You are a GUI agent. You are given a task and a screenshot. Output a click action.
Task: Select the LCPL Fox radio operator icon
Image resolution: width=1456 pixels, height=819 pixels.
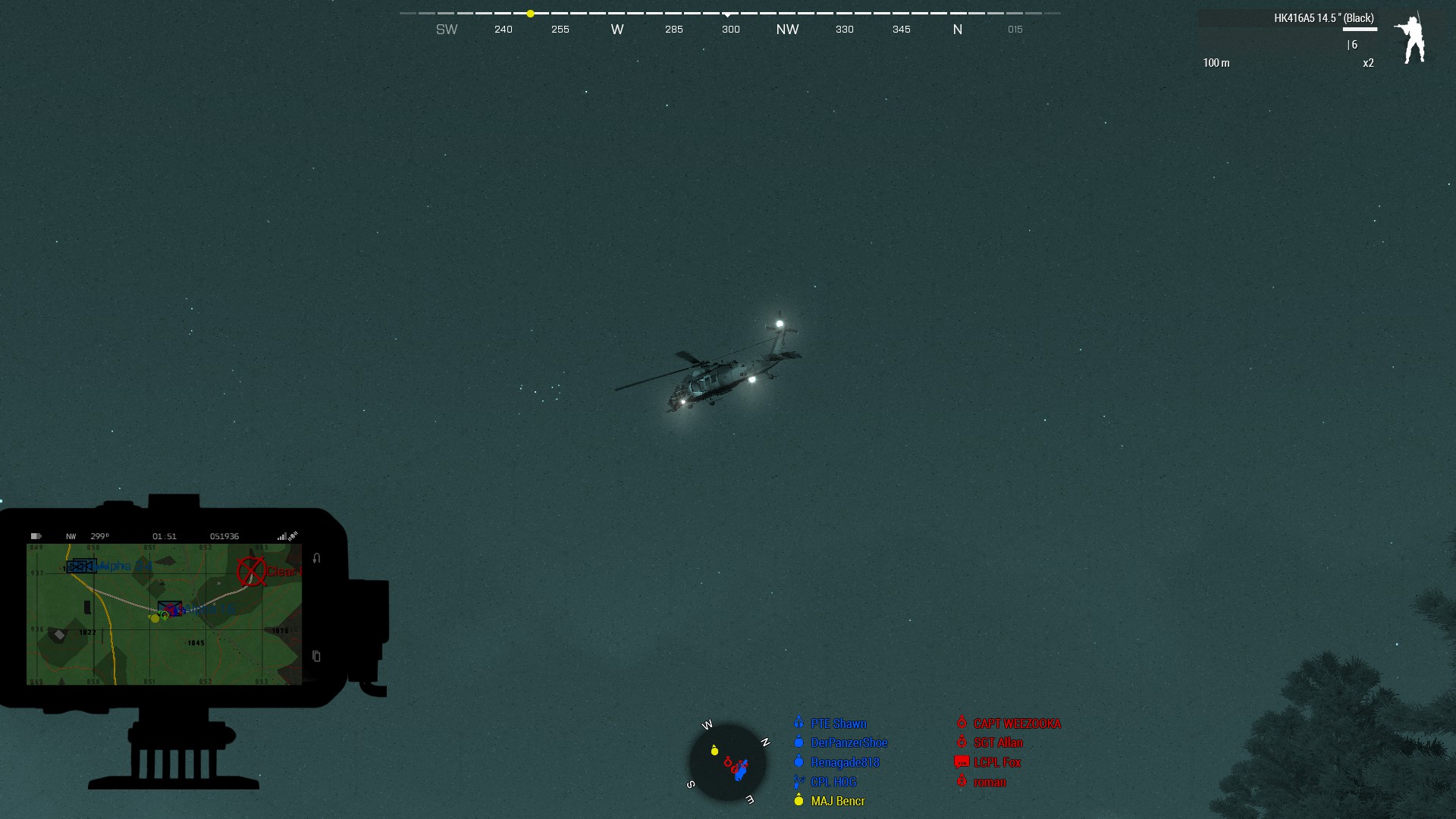point(961,762)
